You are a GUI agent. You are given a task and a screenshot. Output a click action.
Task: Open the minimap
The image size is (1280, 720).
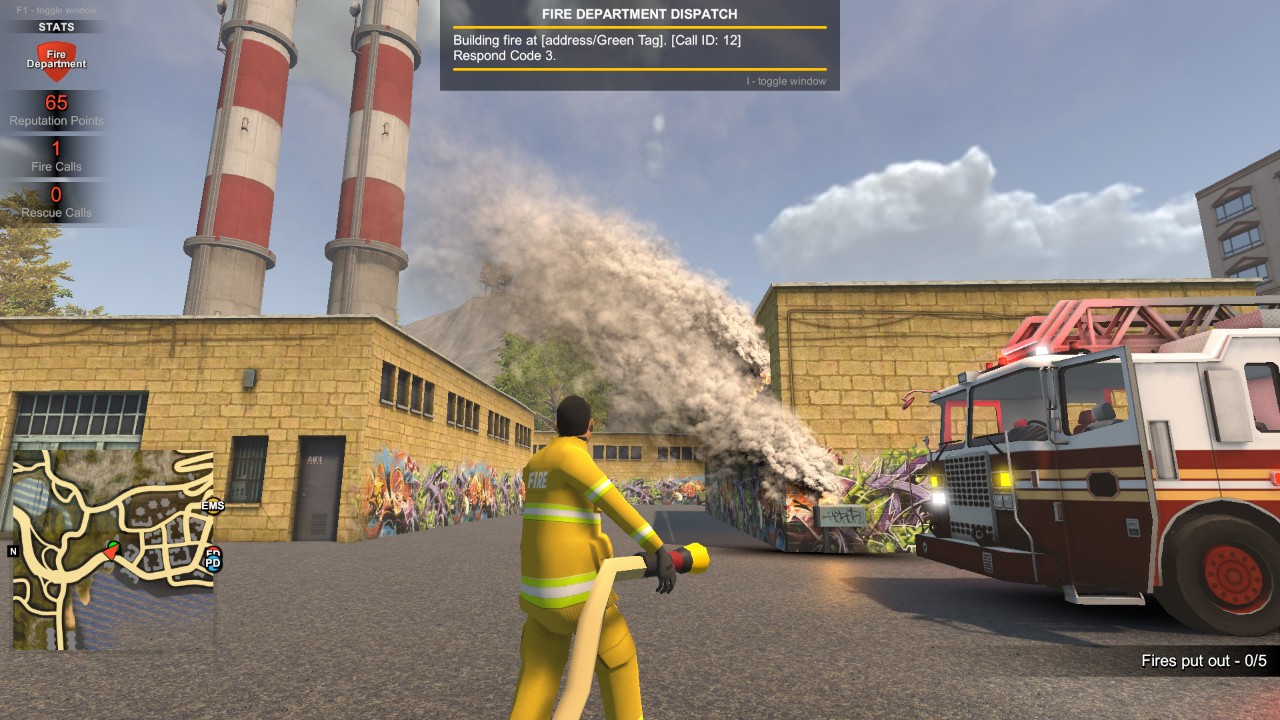click(x=113, y=549)
